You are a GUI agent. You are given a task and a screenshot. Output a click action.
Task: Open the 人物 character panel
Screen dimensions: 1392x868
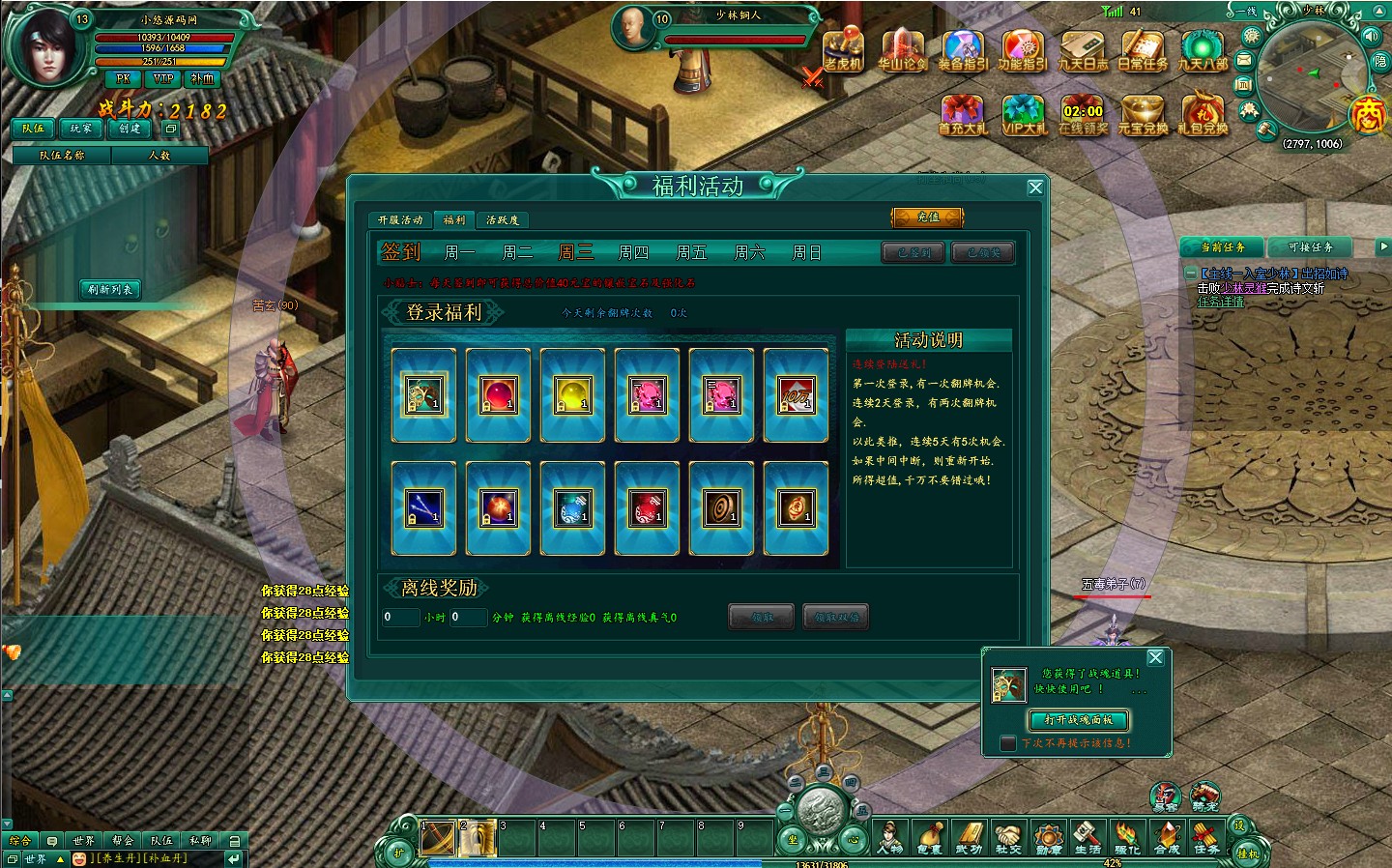[889, 836]
